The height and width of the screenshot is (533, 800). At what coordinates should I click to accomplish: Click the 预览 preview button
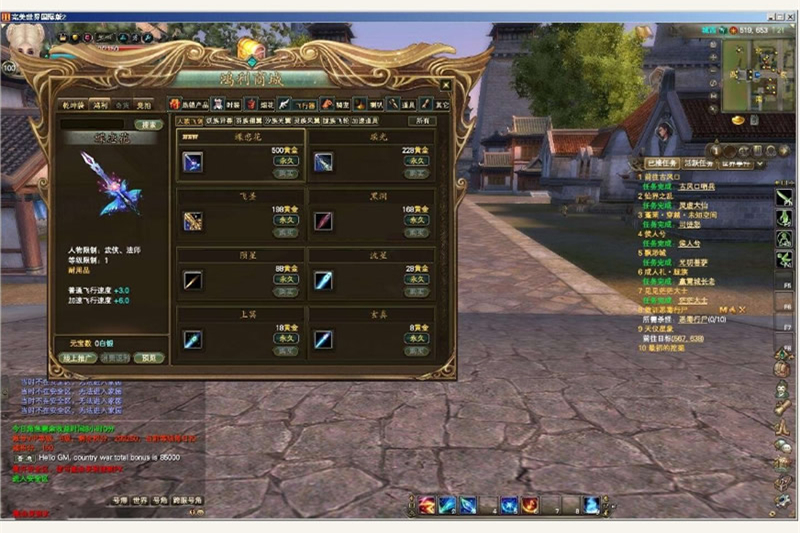149,357
